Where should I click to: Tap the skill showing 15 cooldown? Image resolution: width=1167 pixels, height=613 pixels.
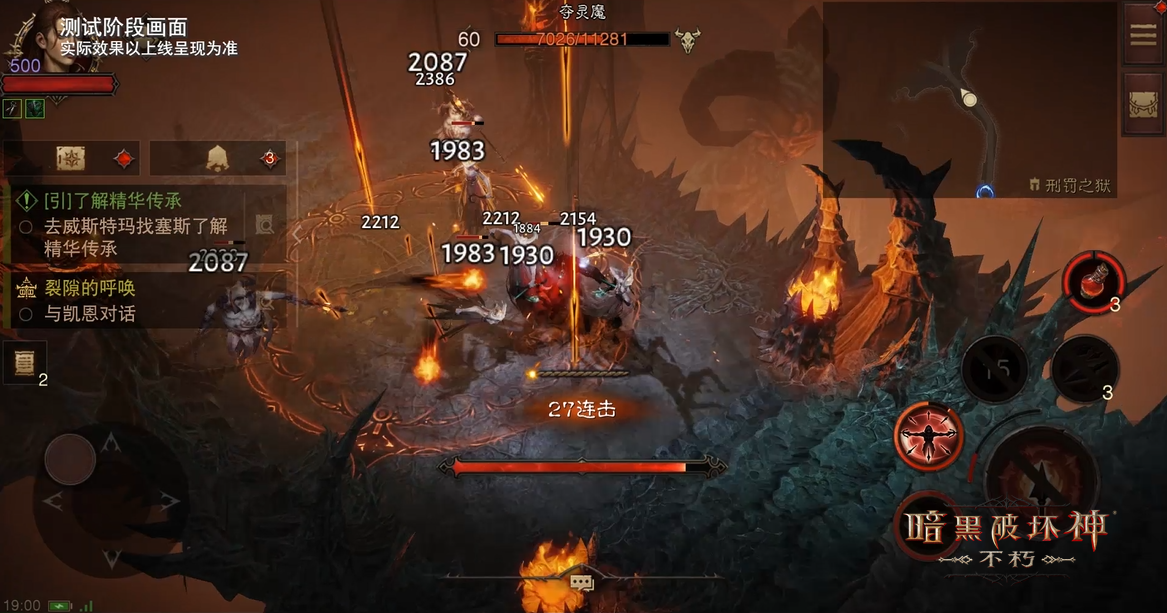coord(994,368)
